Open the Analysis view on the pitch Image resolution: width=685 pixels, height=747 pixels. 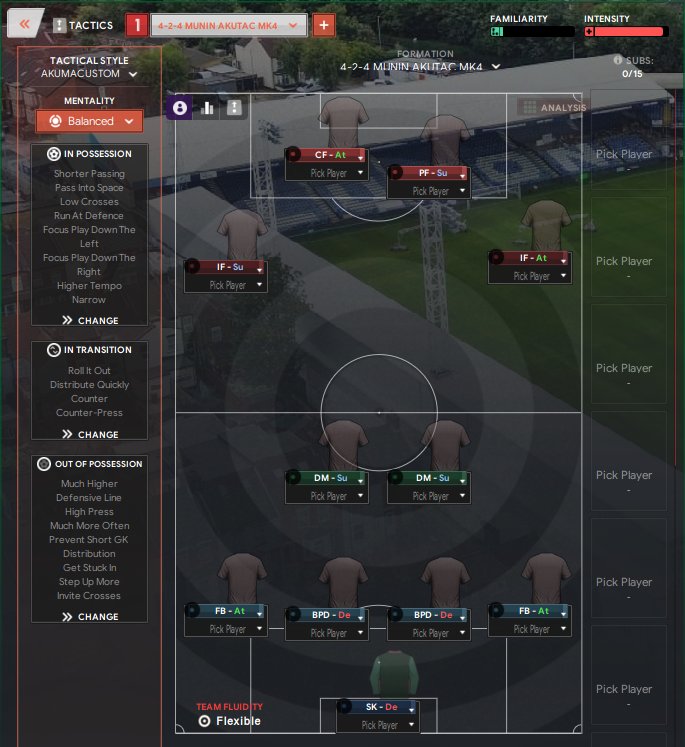(x=551, y=107)
